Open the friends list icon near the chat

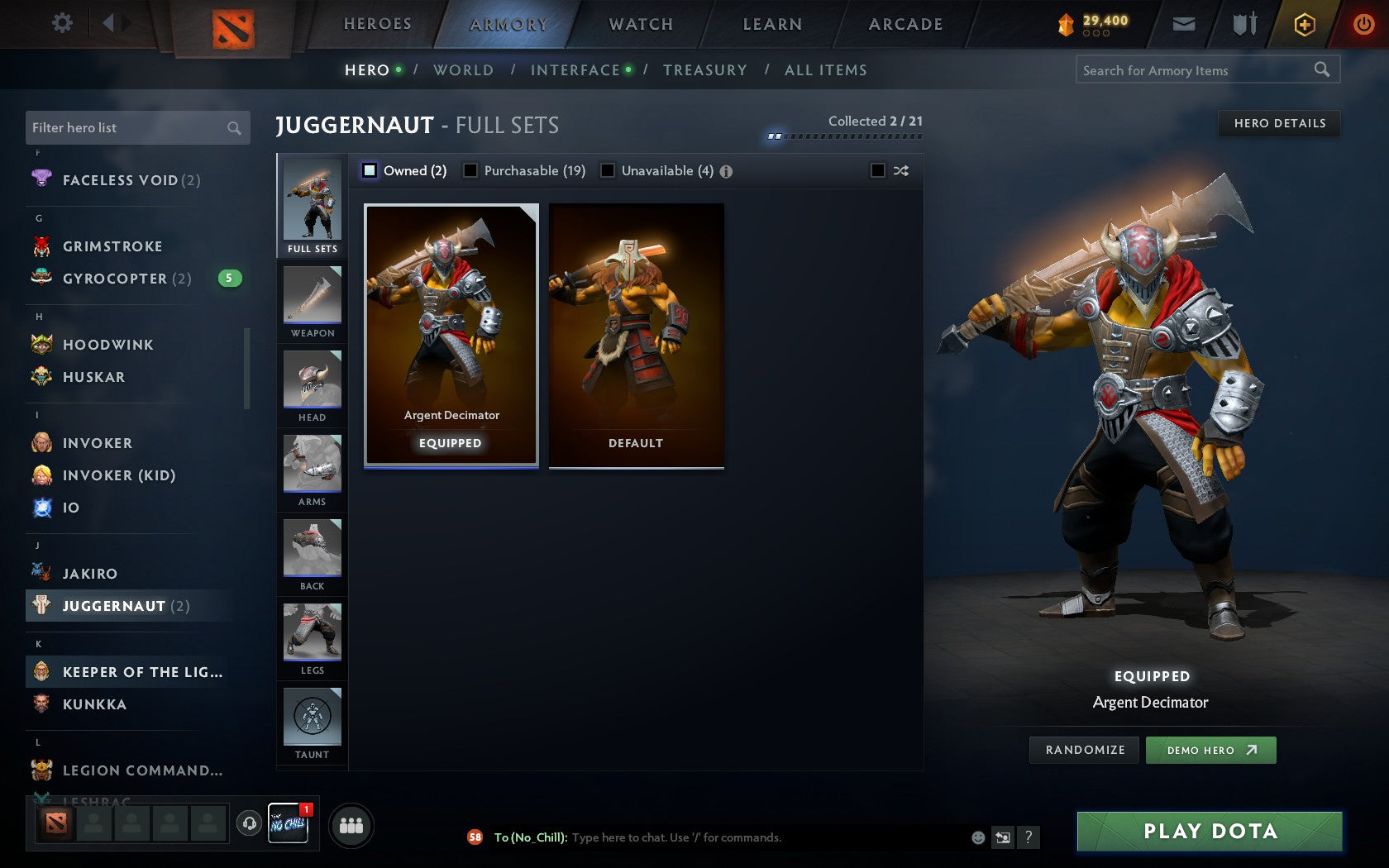351,823
